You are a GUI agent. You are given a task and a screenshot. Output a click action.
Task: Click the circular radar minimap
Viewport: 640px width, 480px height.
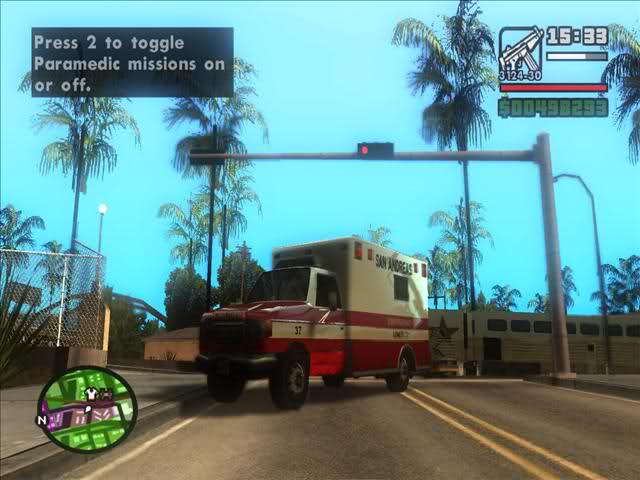(87, 408)
